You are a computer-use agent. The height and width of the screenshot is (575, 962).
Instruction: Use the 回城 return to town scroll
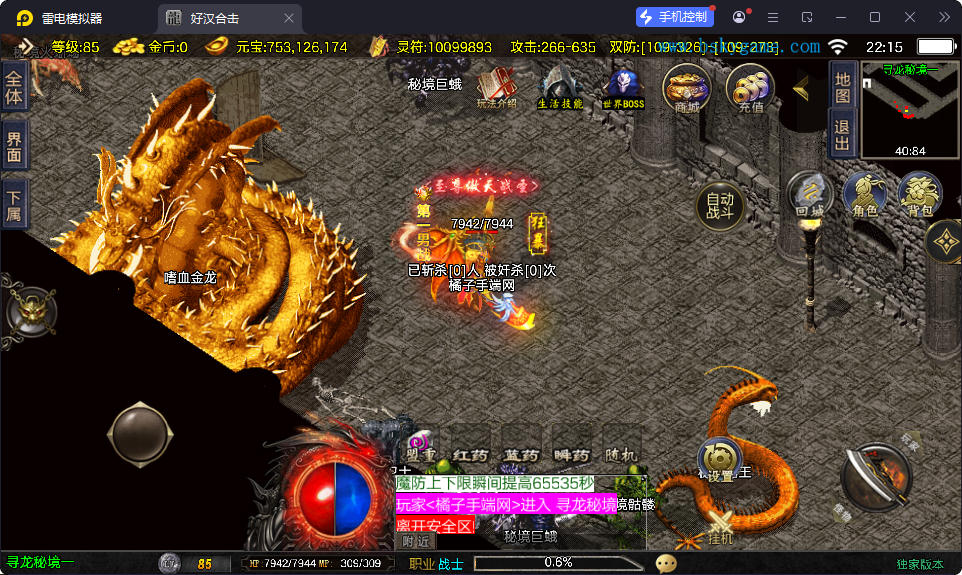pyautogui.click(x=809, y=195)
